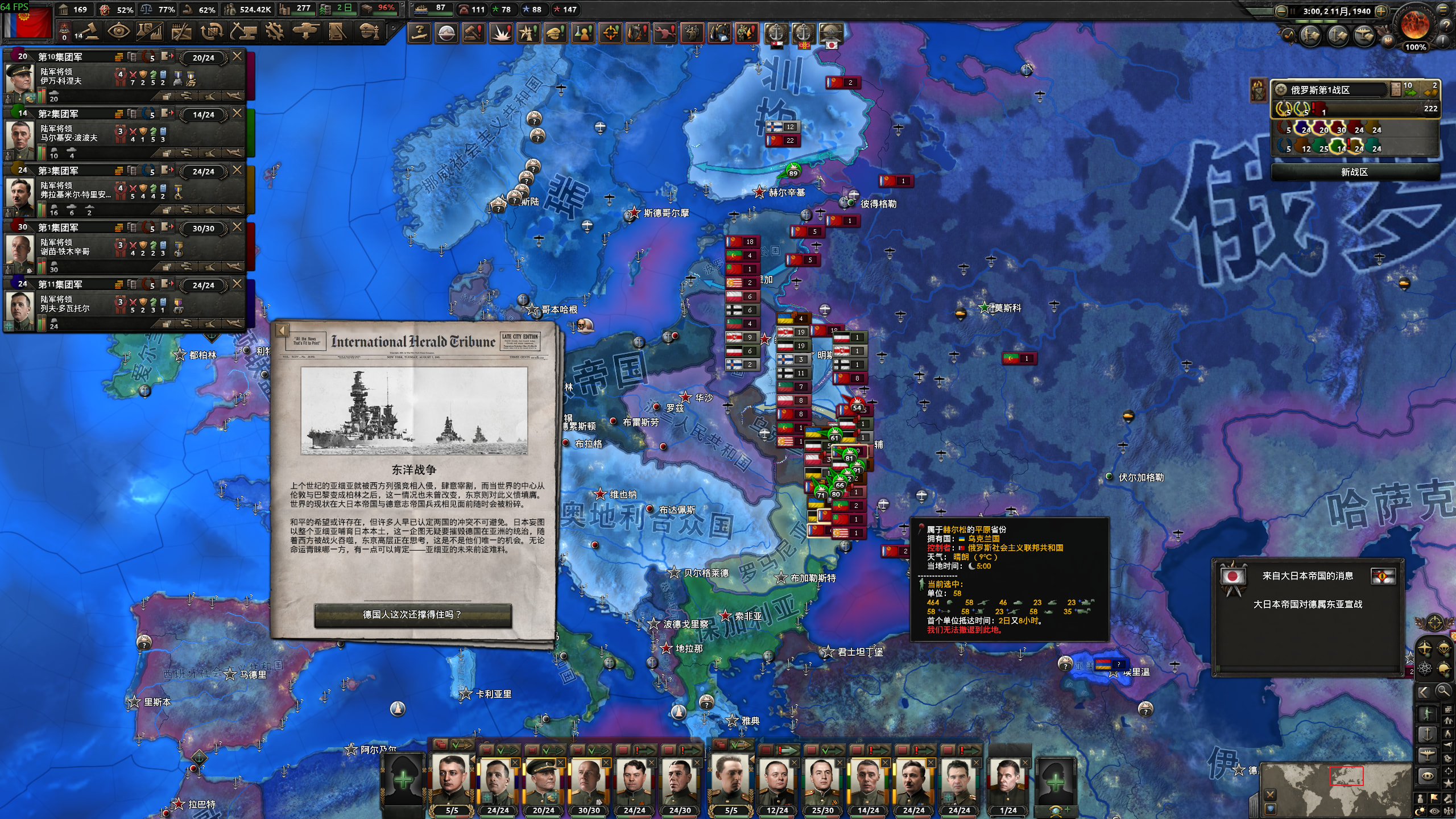Open the message from the Empire of Japan

1308,604
